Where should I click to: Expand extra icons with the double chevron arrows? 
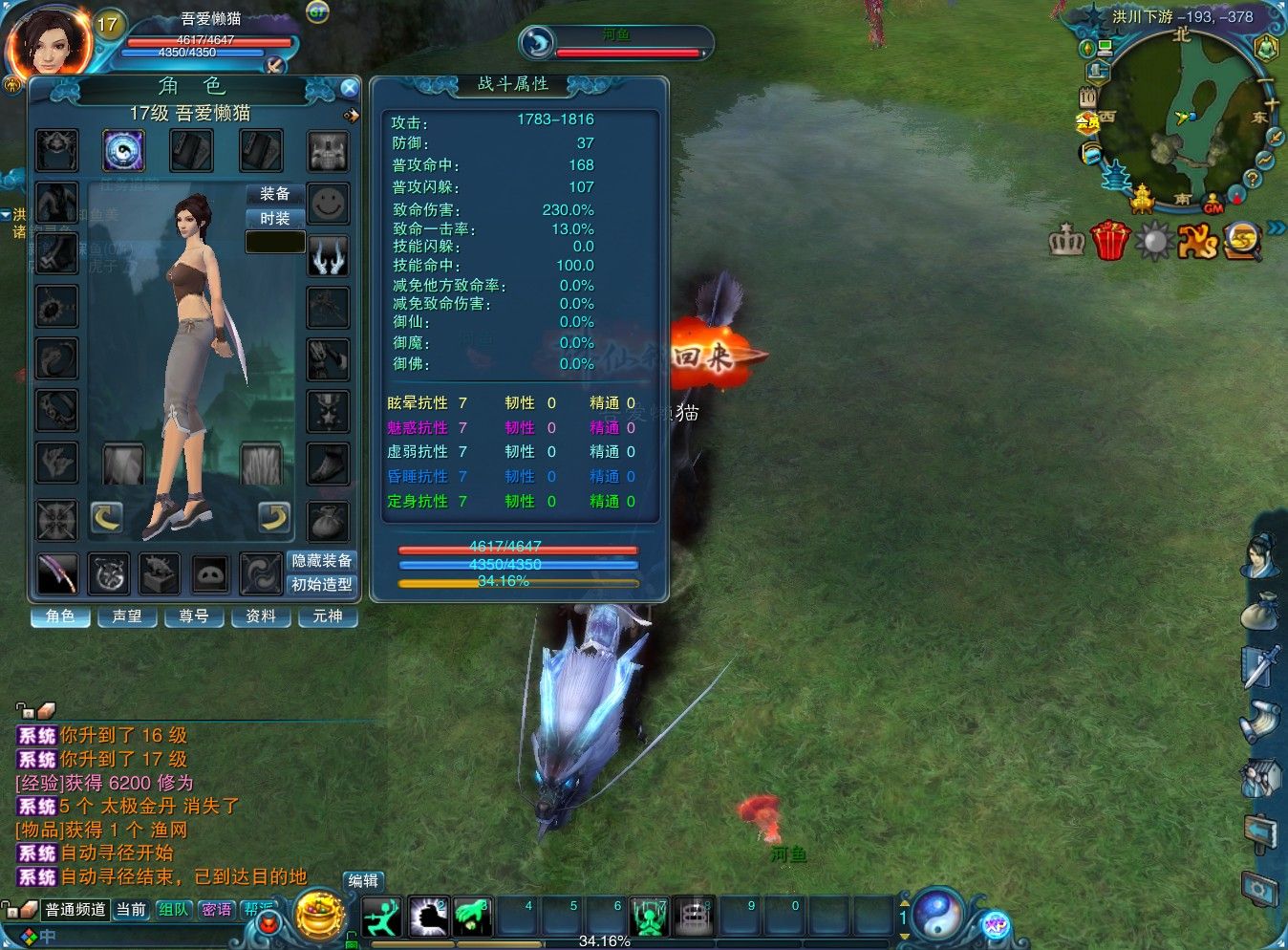point(1277,228)
